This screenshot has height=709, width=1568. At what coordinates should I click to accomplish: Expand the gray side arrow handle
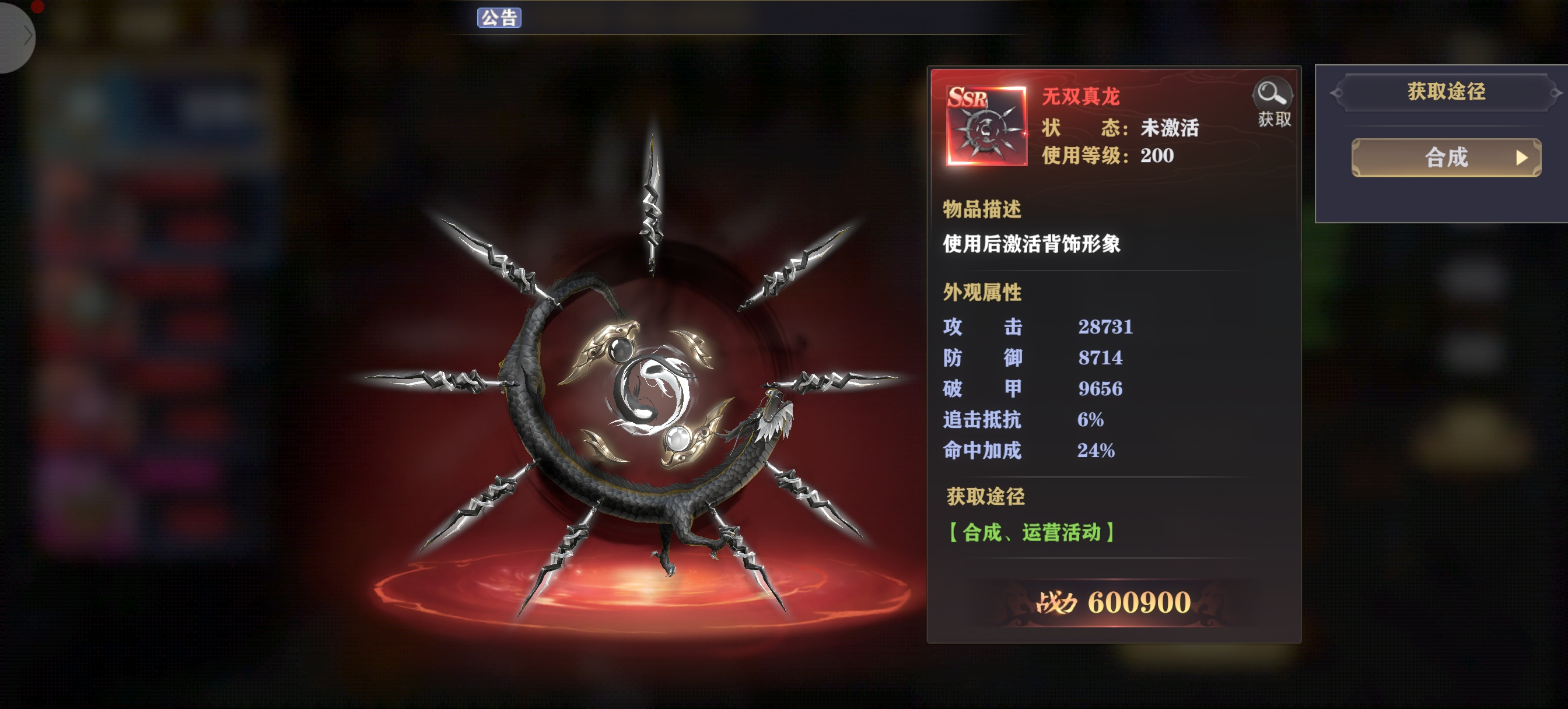18,37
